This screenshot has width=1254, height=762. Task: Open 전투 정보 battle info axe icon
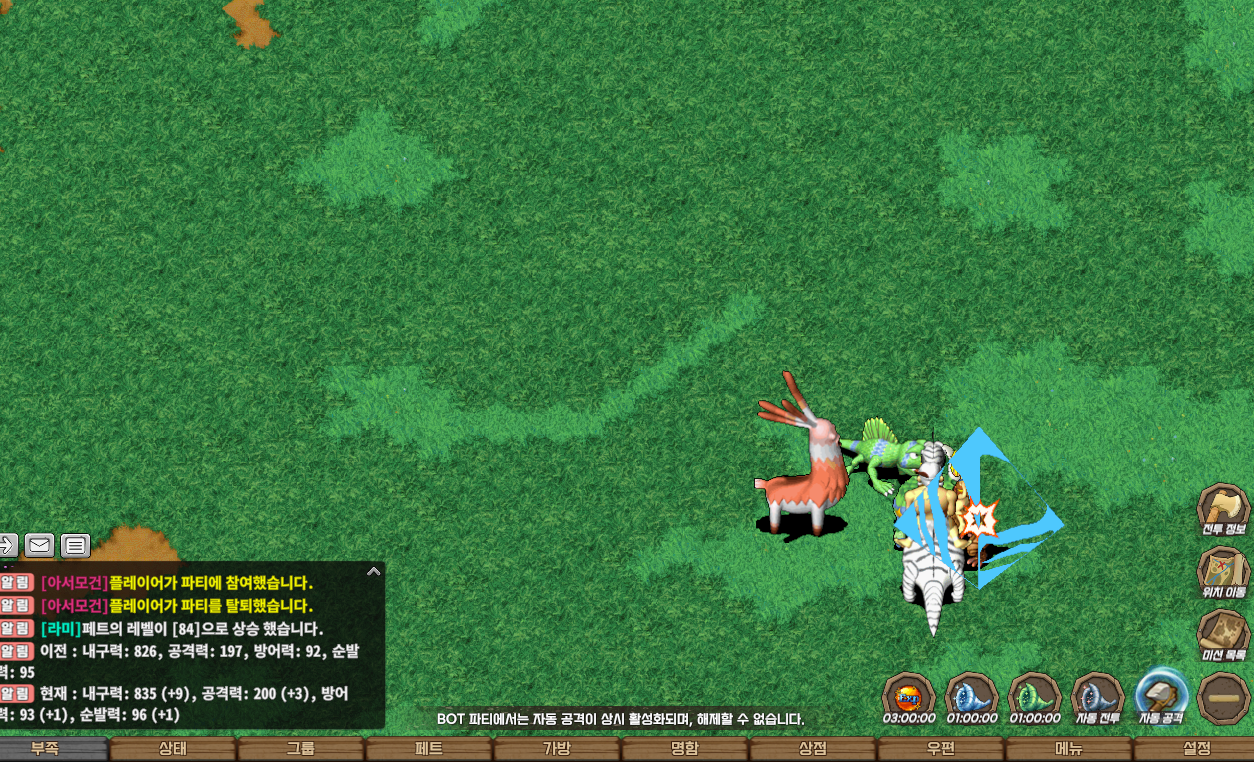click(1223, 510)
